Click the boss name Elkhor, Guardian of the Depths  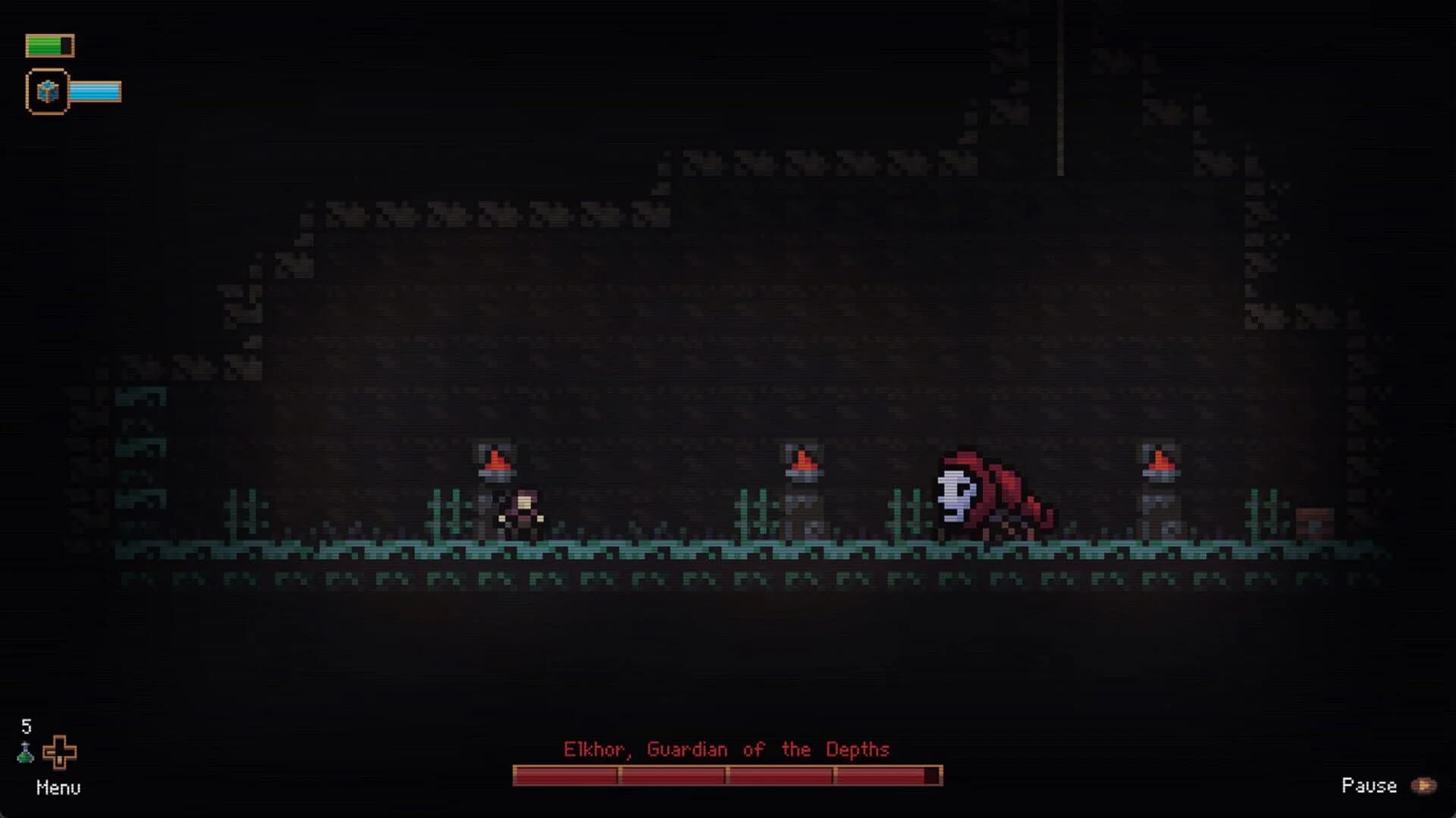point(727,750)
